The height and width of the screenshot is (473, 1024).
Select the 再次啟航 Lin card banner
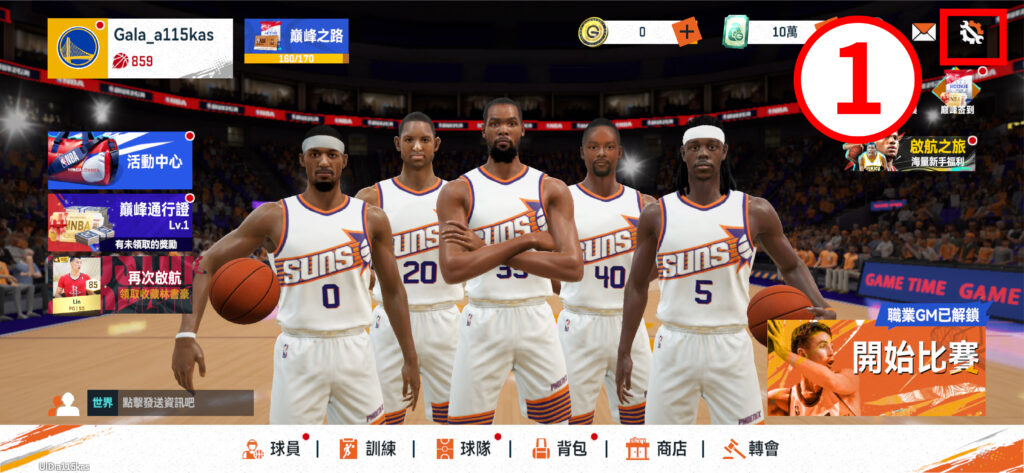120,283
